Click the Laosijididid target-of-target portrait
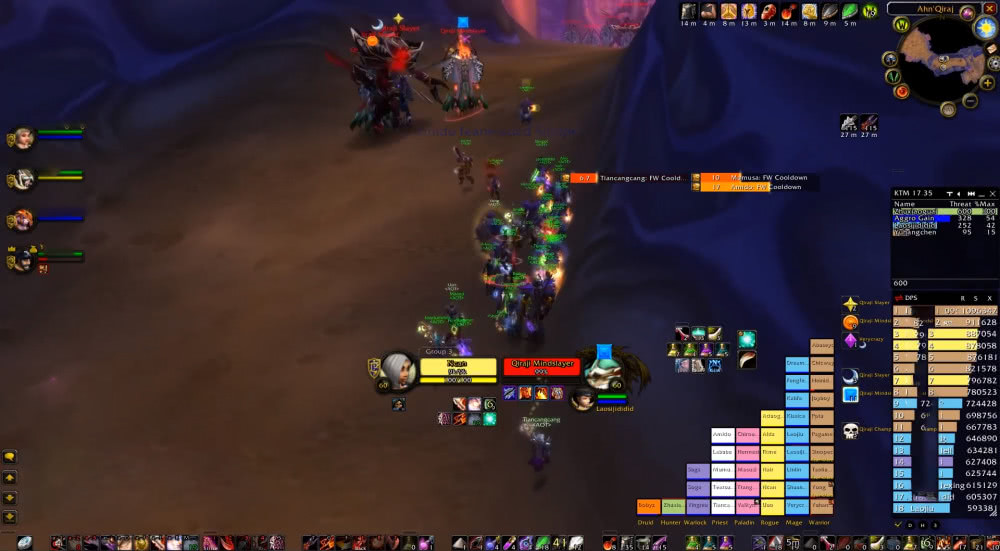This screenshot has width=1000, height=551. (x=583, y=399)
